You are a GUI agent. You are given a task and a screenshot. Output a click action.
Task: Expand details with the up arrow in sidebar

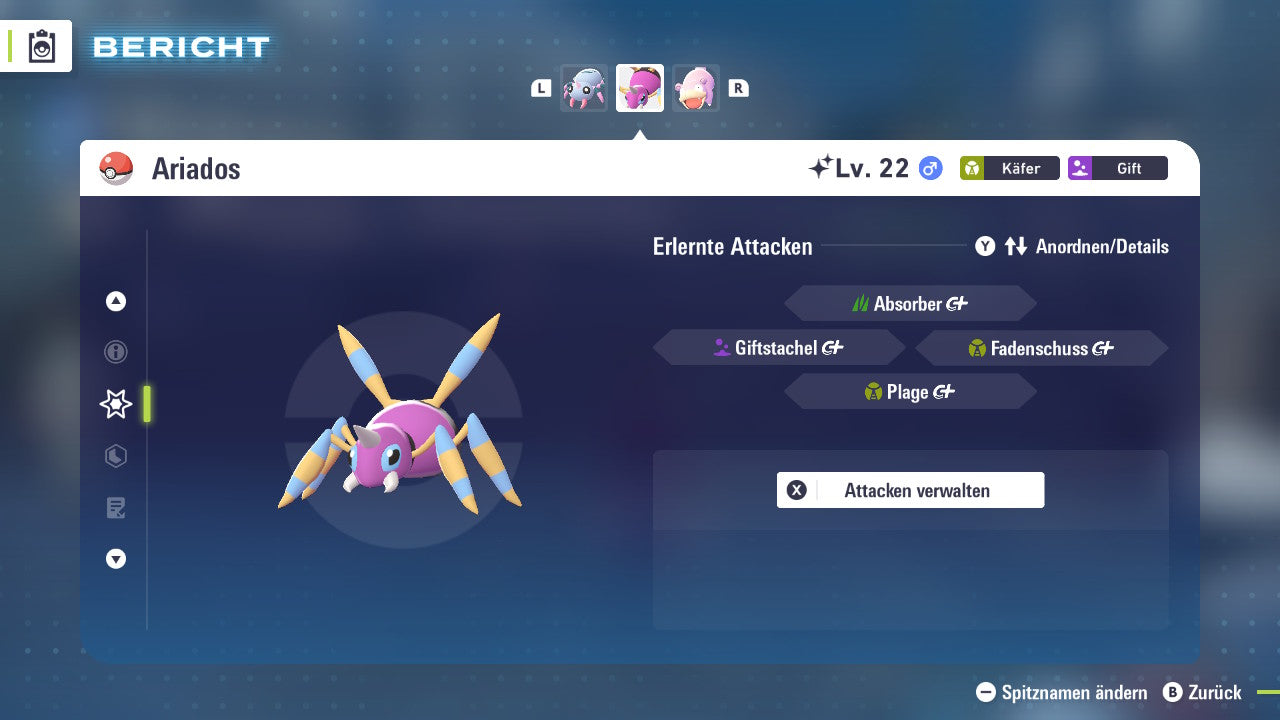[115, 300]
